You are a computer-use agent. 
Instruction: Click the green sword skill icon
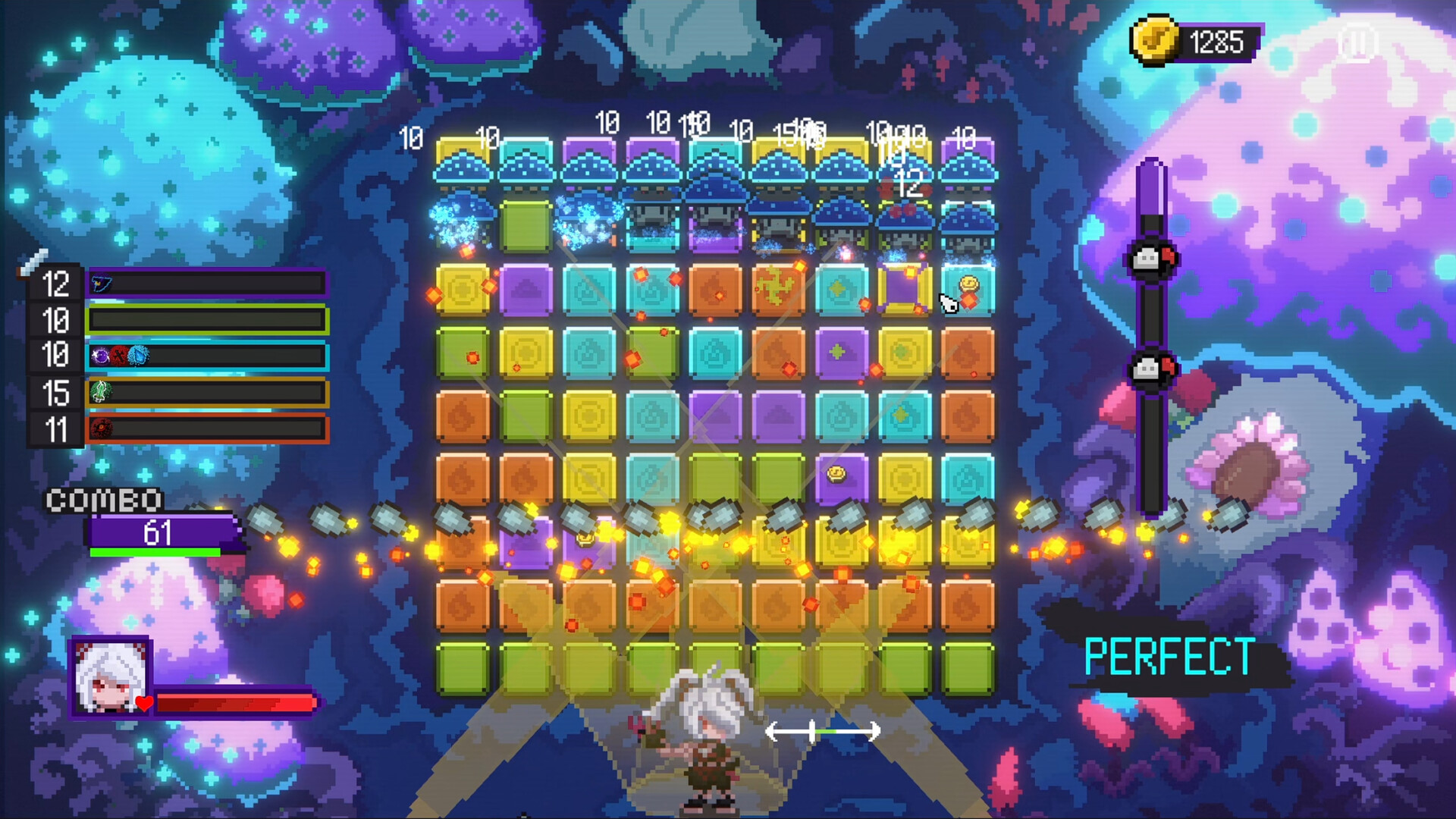pos(102,392)
